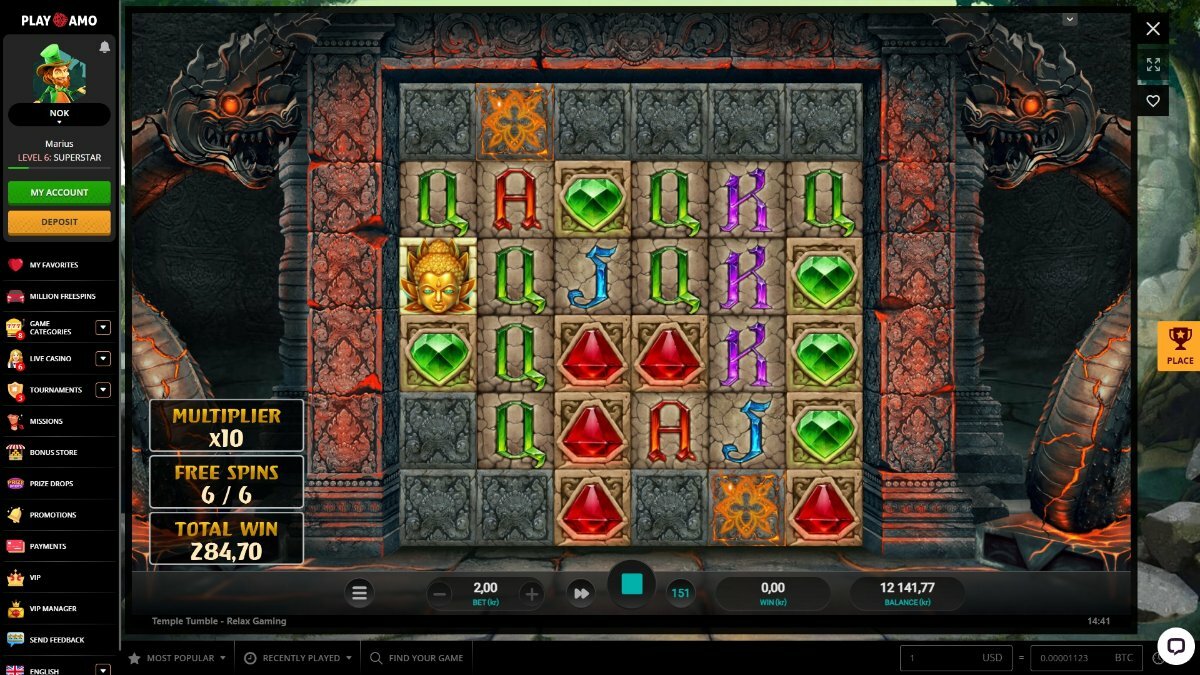Increase the bet with the plus button
The height and width of the screenshot is (675, 1200).
(x=532, y=594)
